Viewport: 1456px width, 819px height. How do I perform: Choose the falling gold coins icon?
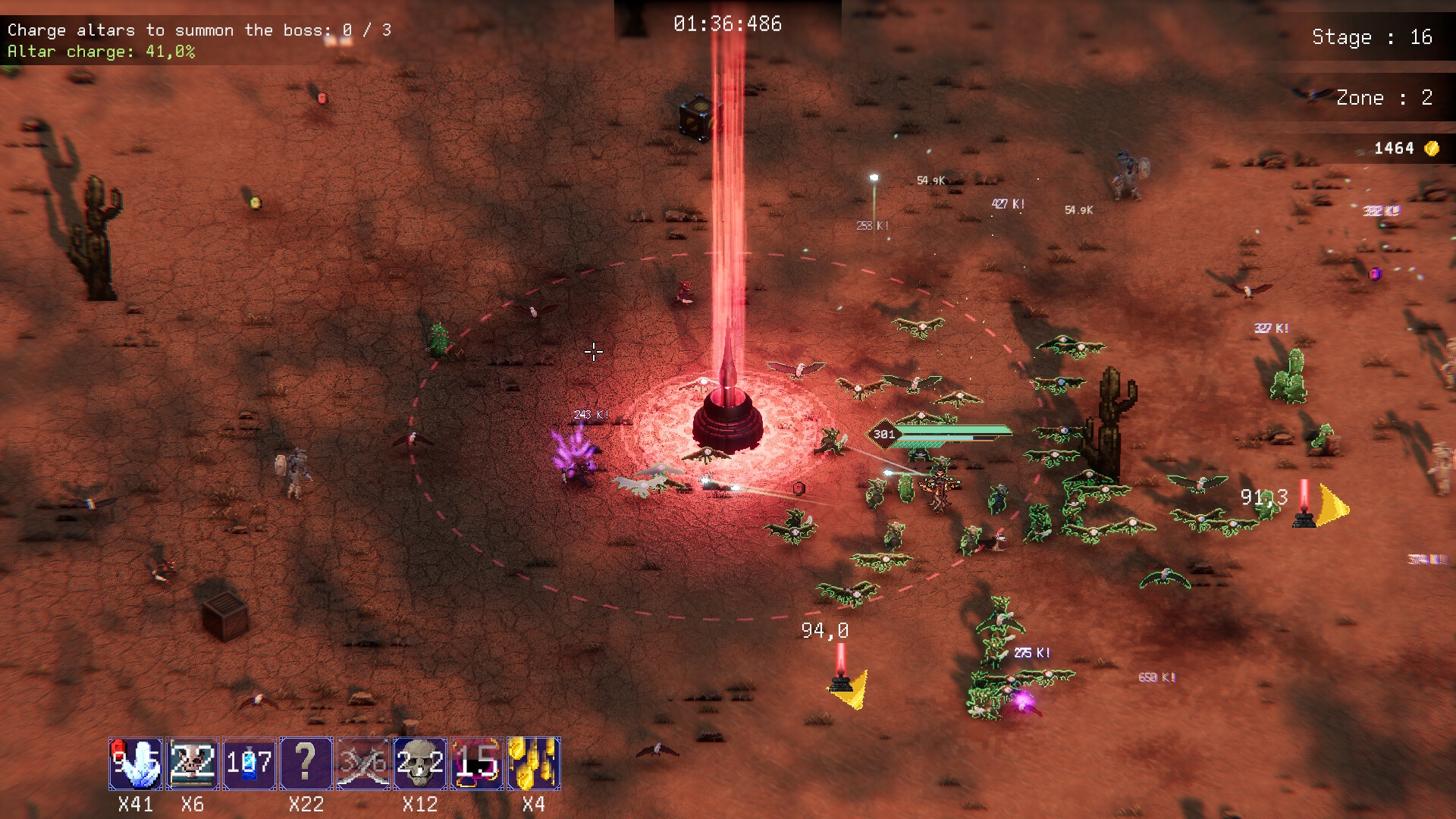[533, 763]
